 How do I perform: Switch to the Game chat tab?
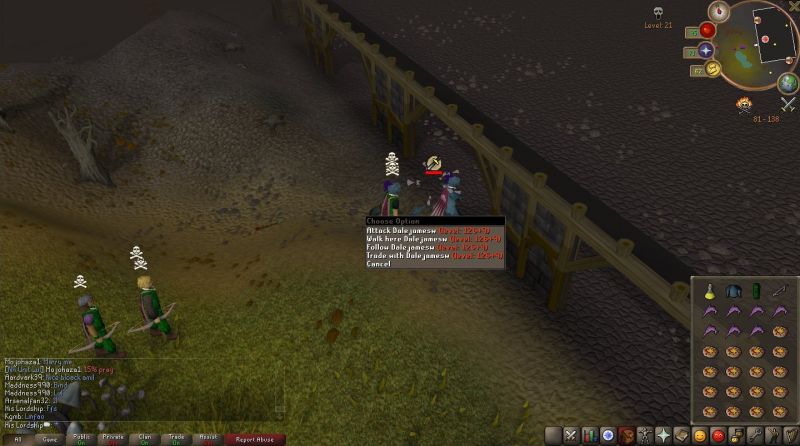click(47, 438)
